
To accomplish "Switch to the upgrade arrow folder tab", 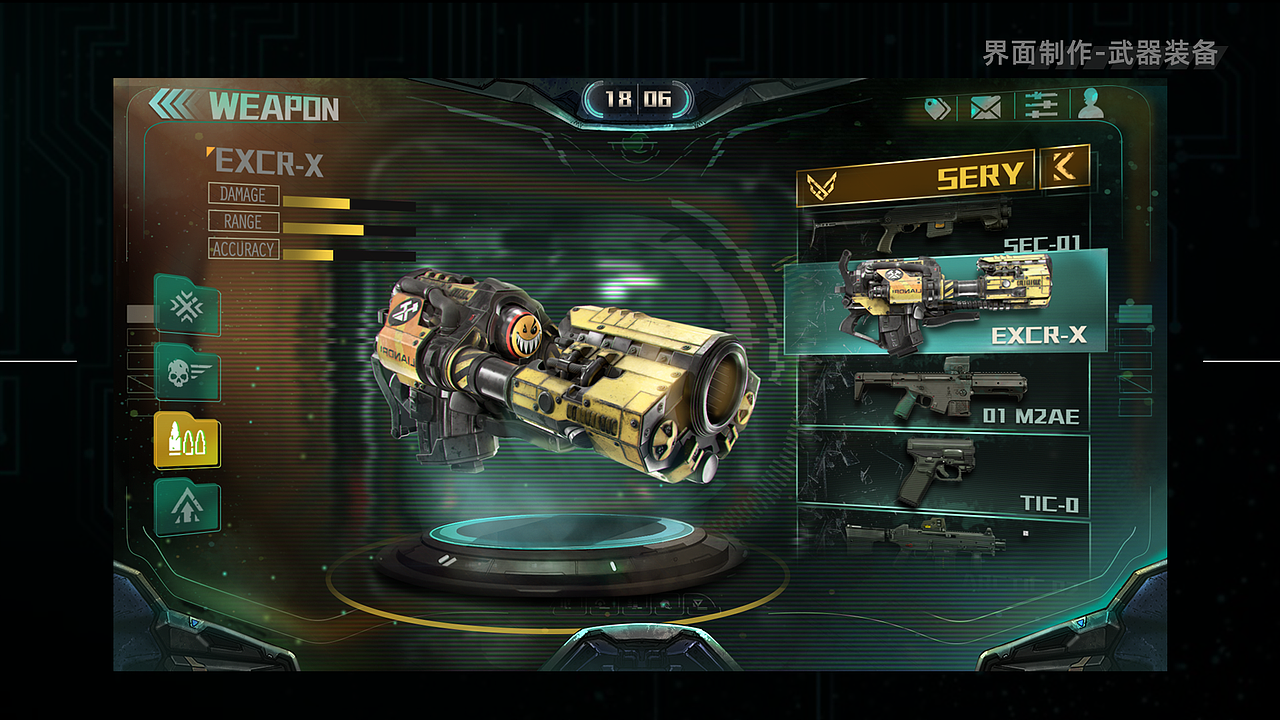I will (x=187, y=507).
